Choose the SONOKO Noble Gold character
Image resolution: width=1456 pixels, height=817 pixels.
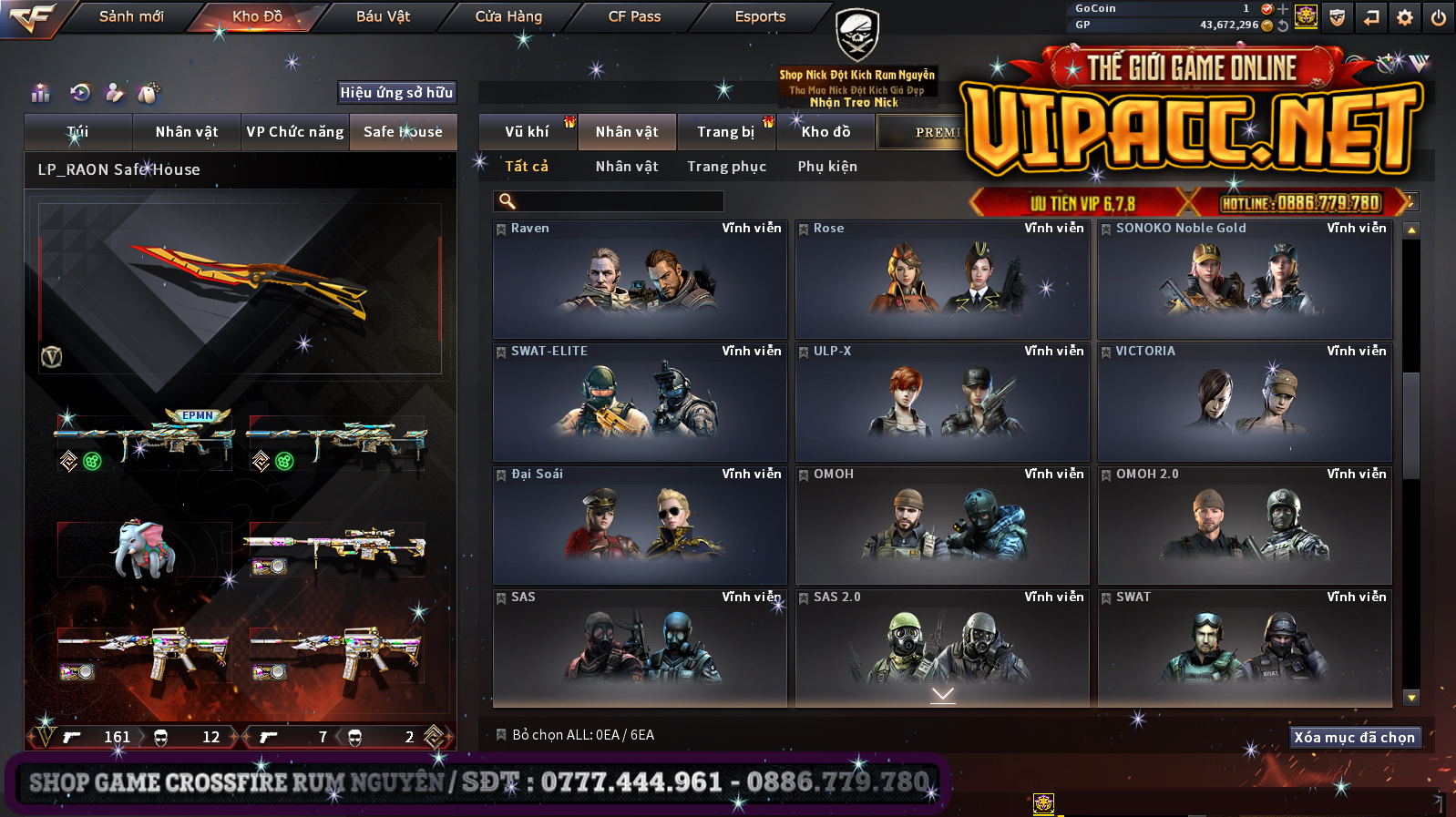1245,280
